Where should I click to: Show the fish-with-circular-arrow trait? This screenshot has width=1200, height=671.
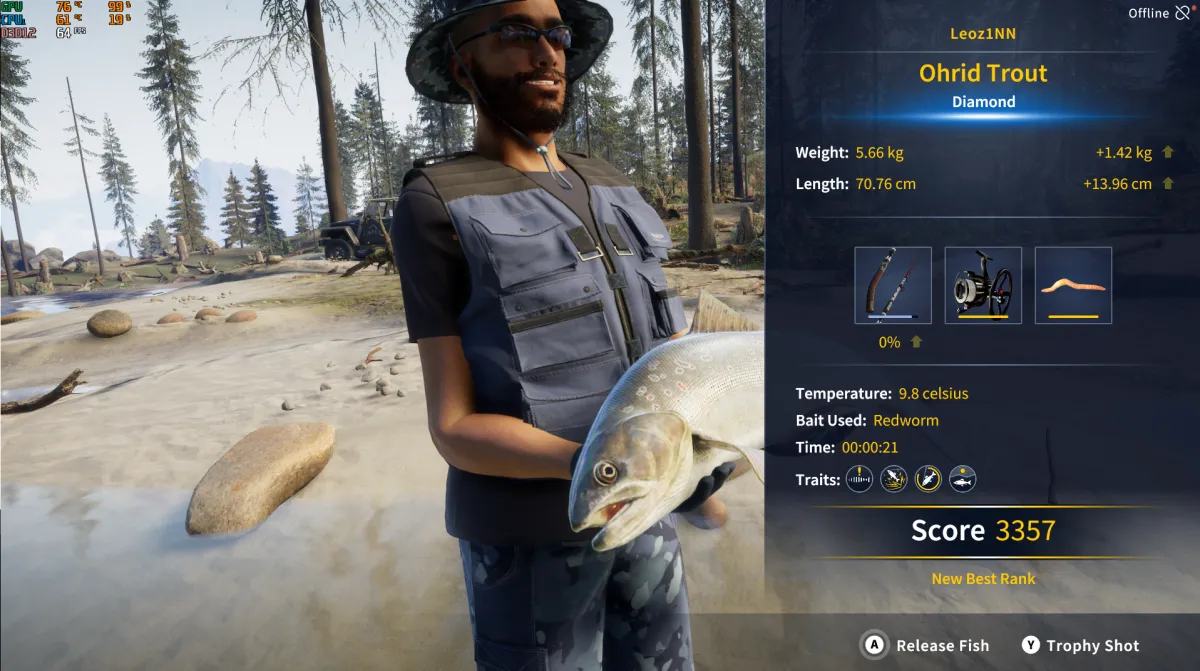click(x=928, y=479)
